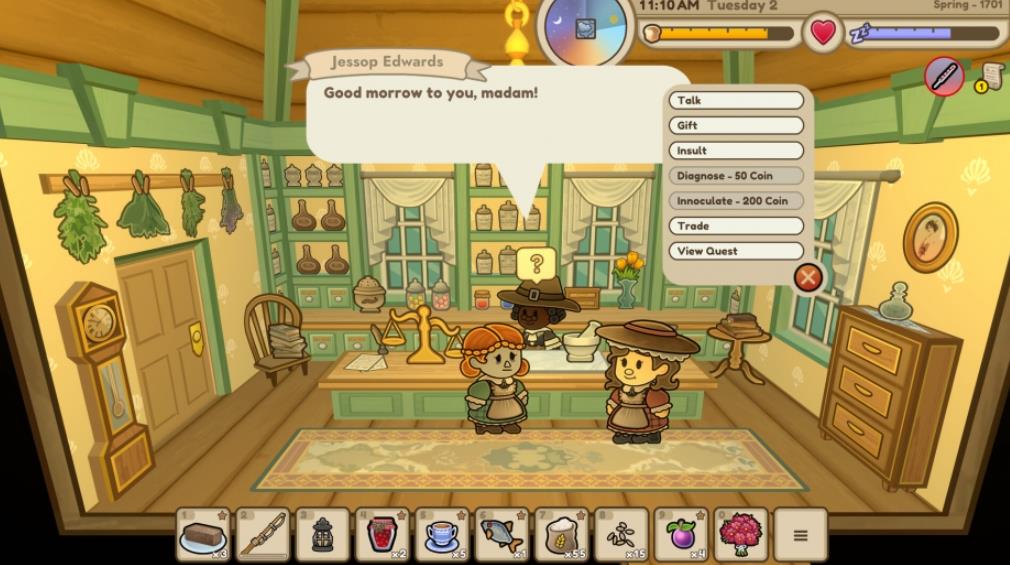Equip the fishing rod from the hotbar
The height and width of the screenshot is (565, 1010).
click(x=263, y=535)
